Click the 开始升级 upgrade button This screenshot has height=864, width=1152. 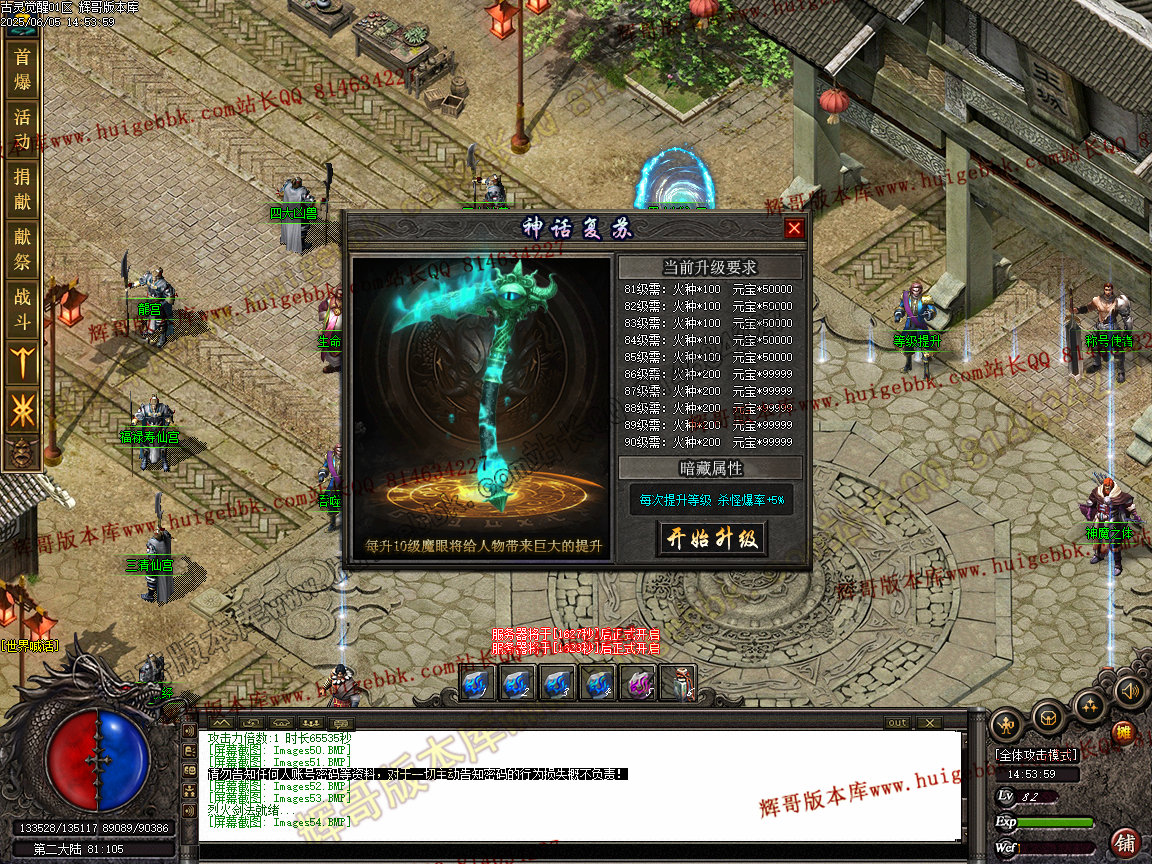pyautogui.click(x=711, y=539)
